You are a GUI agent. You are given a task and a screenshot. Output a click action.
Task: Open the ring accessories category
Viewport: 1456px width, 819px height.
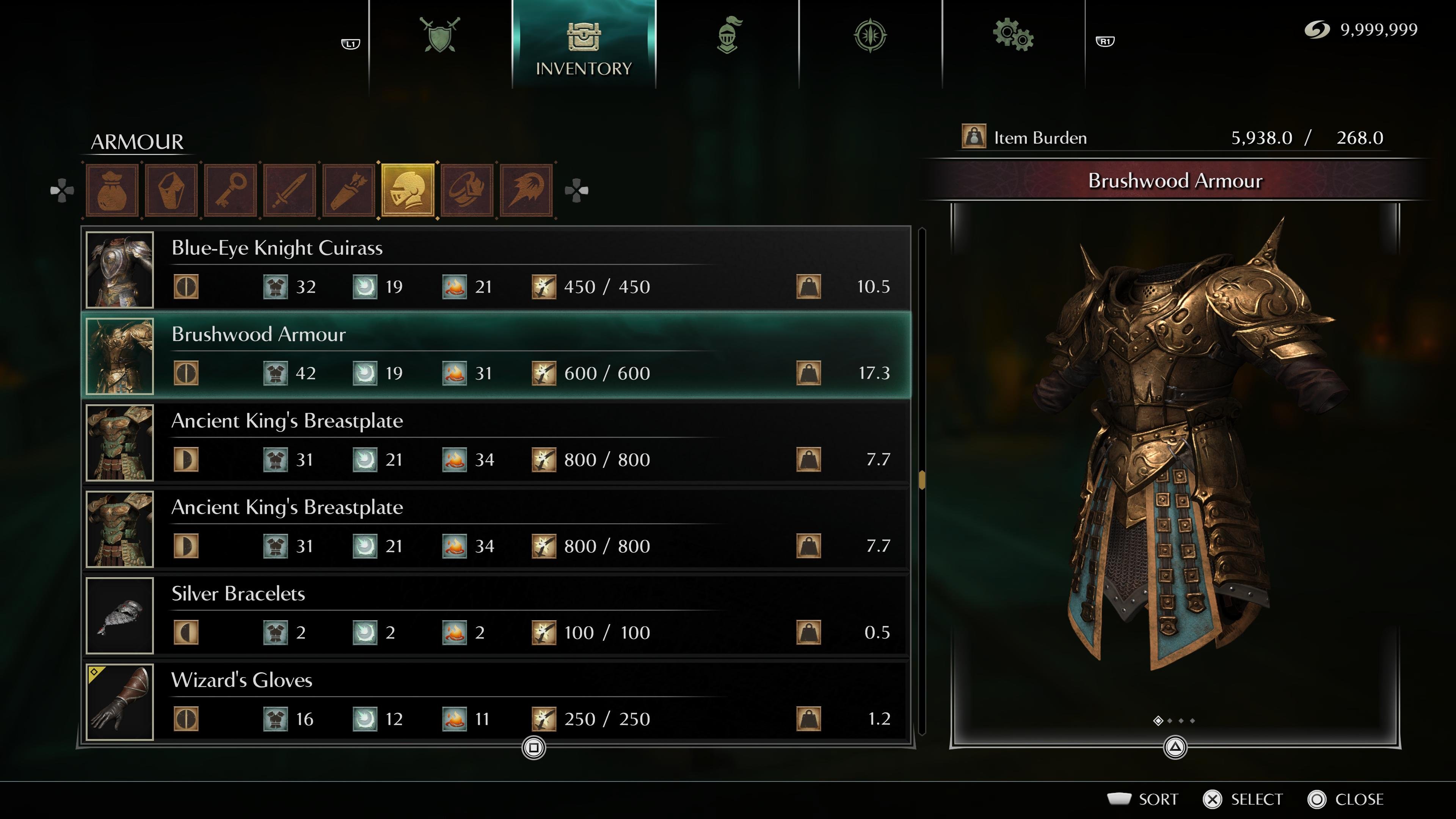tap(468, 190)
